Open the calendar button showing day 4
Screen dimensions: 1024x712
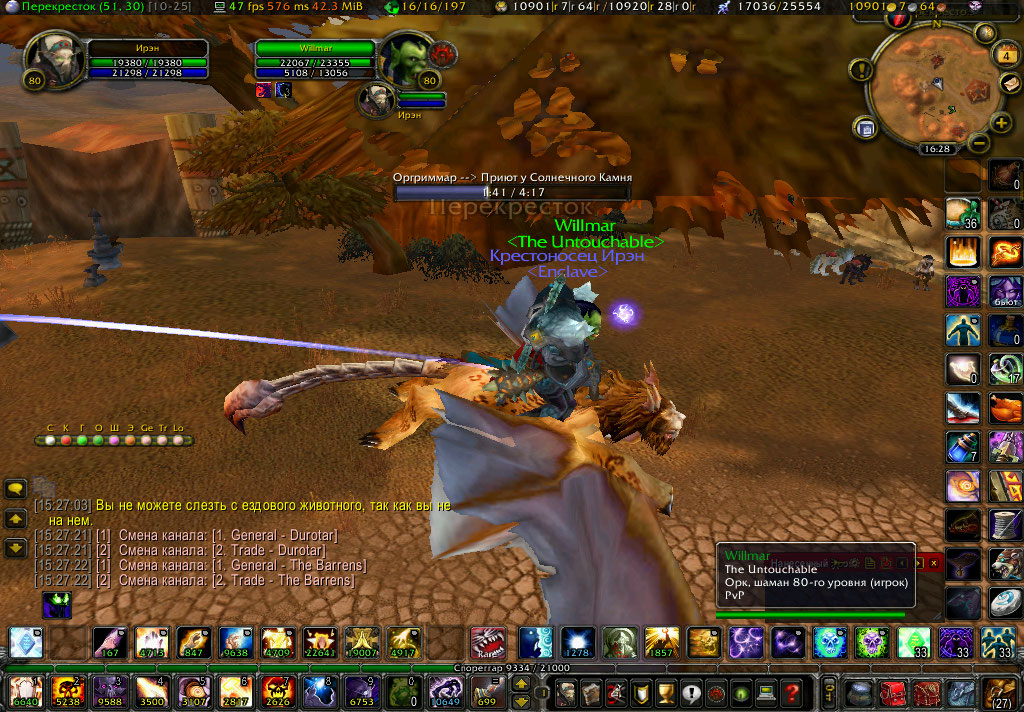point(1006,54)
